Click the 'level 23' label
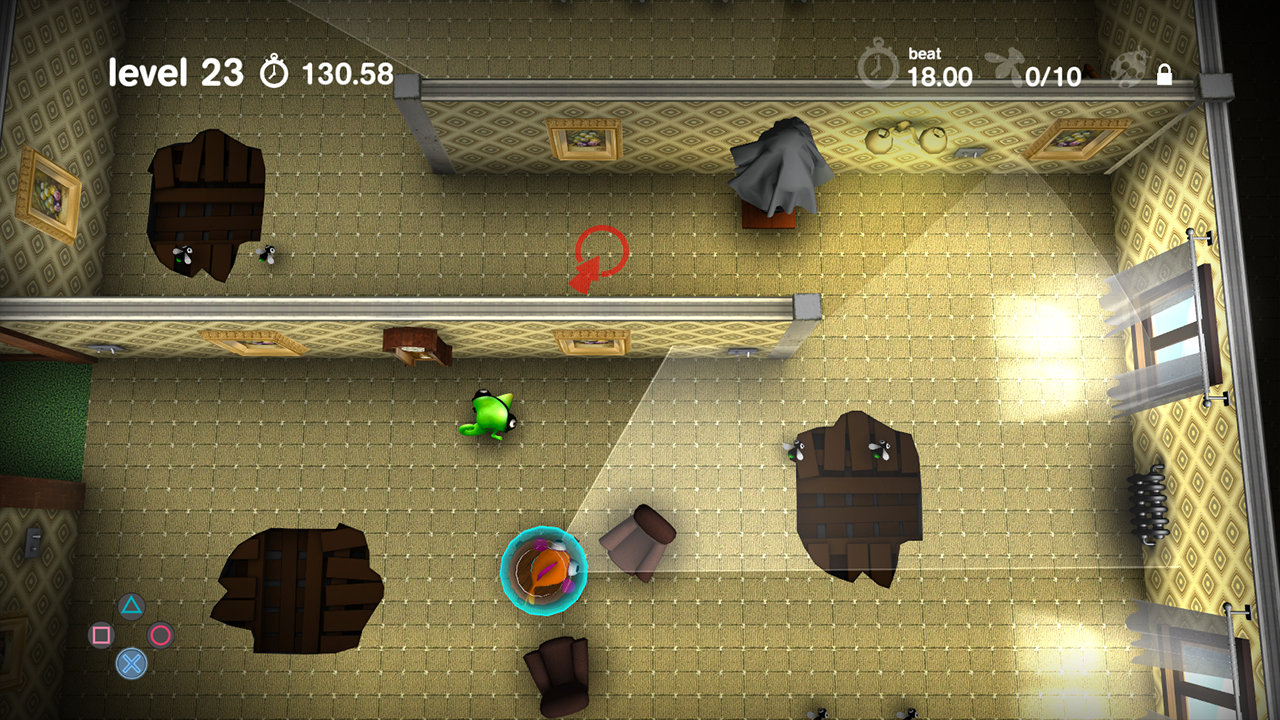This screenshot has height=720, width=1280. click(178, 71)
